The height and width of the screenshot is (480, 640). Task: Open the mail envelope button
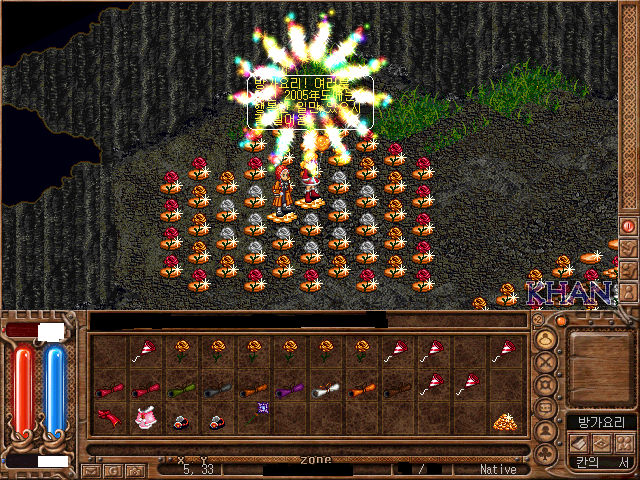pos(90,469)
